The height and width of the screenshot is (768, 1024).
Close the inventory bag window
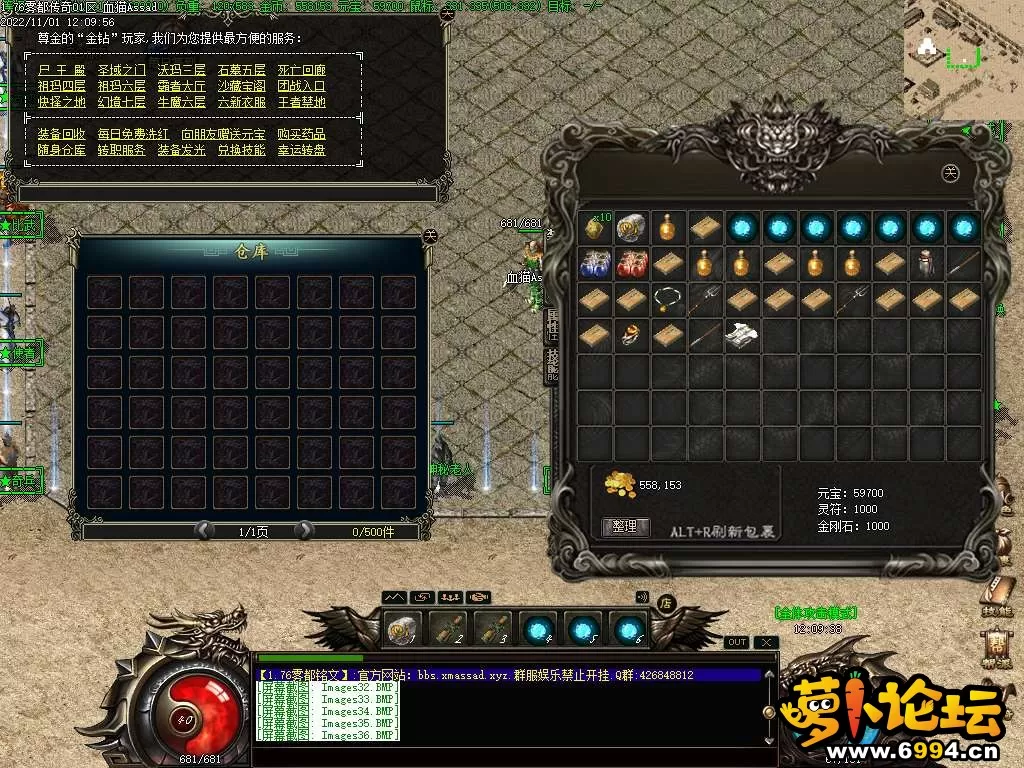pos(951,173)
